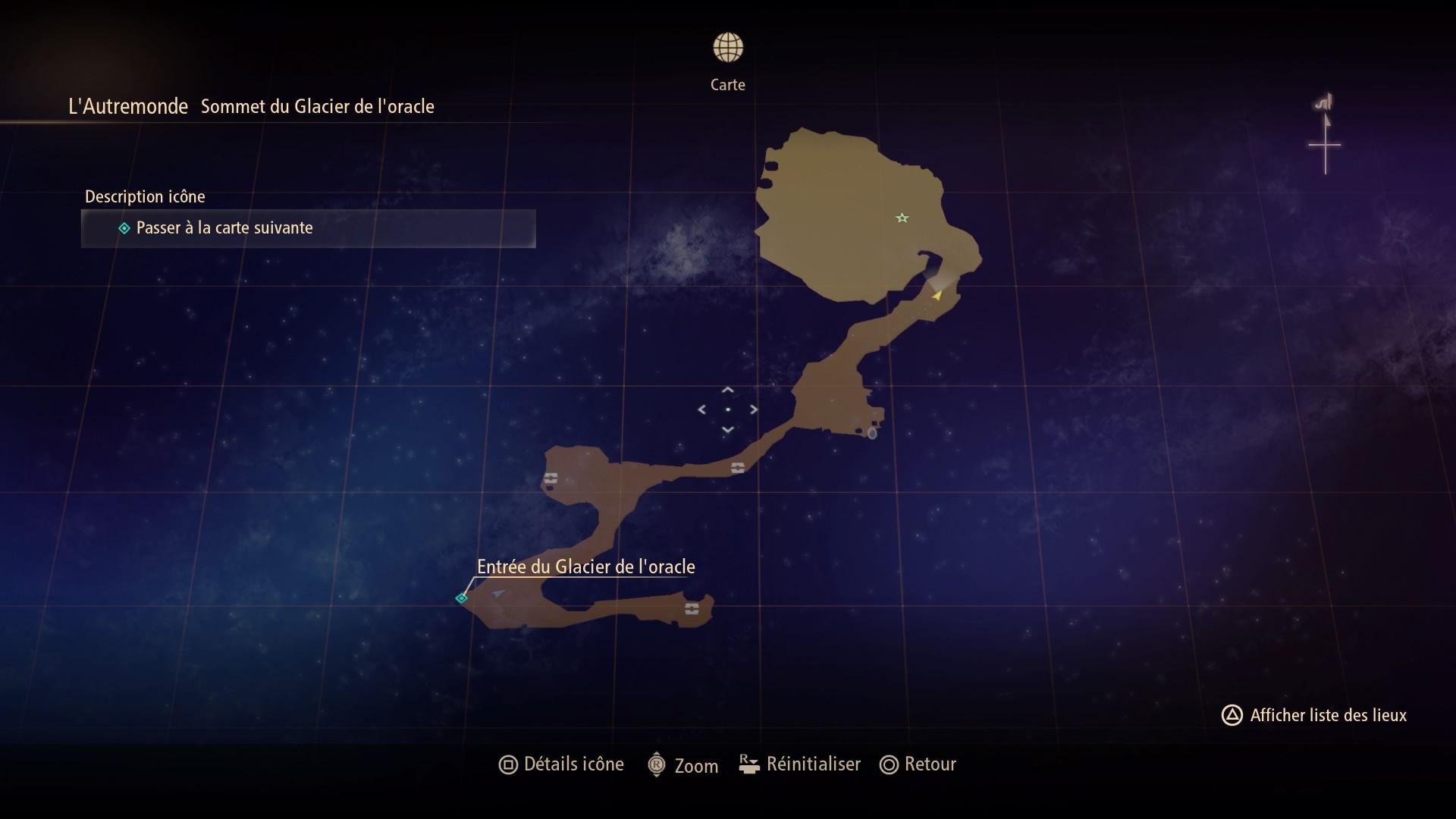Click the green star marker on the map

(x=902, y=218)
